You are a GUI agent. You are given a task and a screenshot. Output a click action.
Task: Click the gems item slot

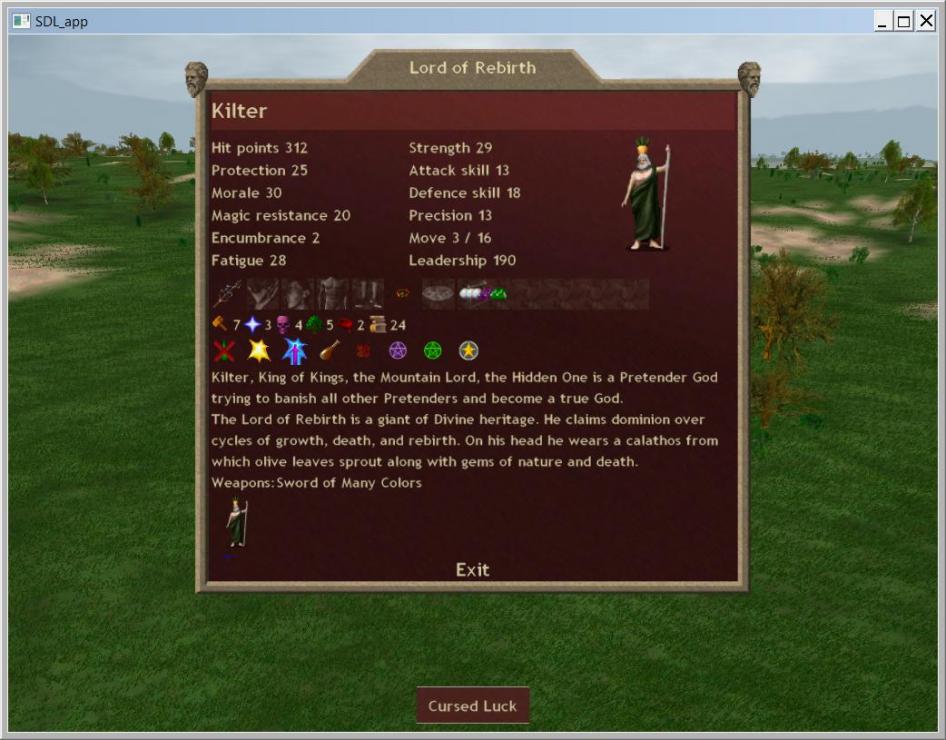483,294
